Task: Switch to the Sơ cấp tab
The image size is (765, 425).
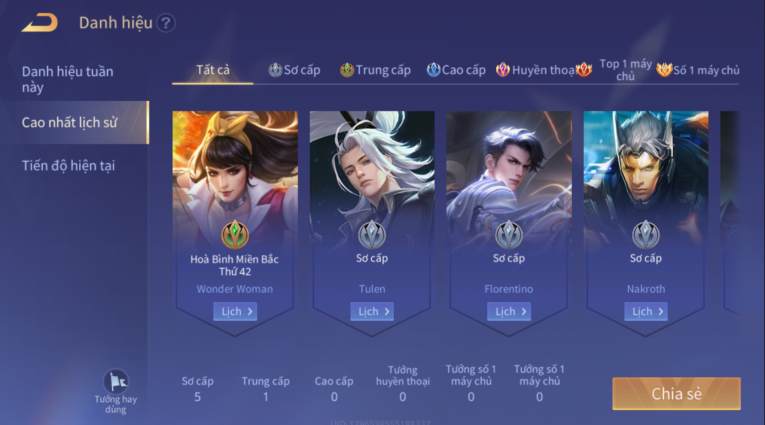Action: click(294, 70)
